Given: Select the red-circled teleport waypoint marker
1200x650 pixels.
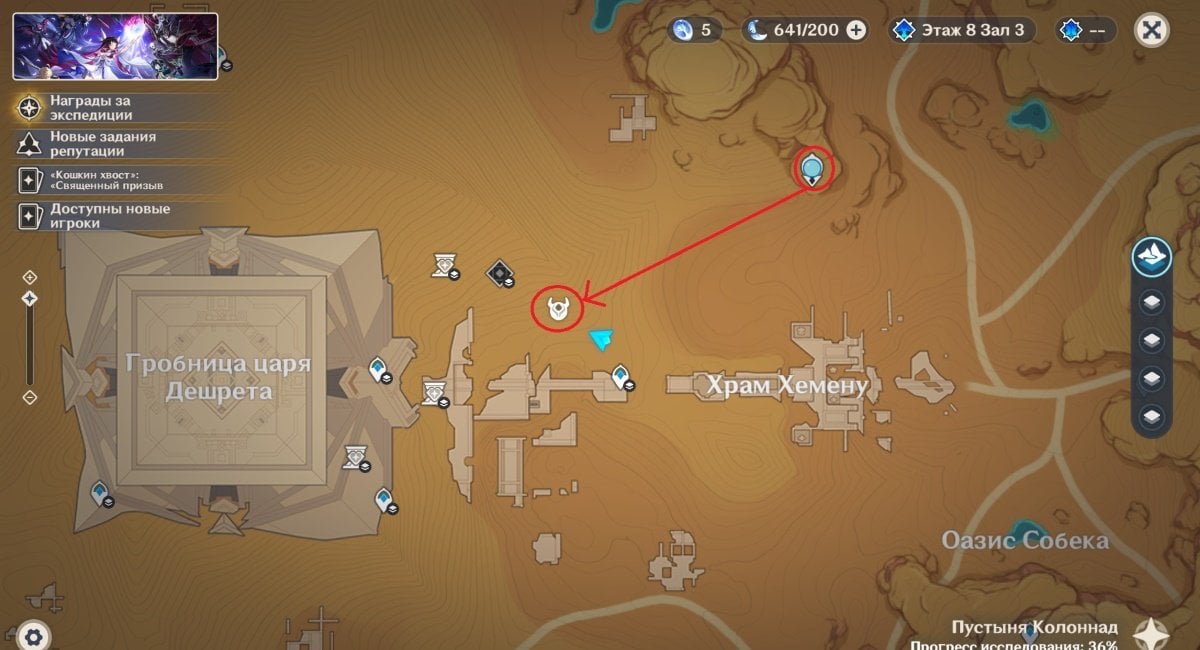Looking at the screenshot, I should pos(813,168).
